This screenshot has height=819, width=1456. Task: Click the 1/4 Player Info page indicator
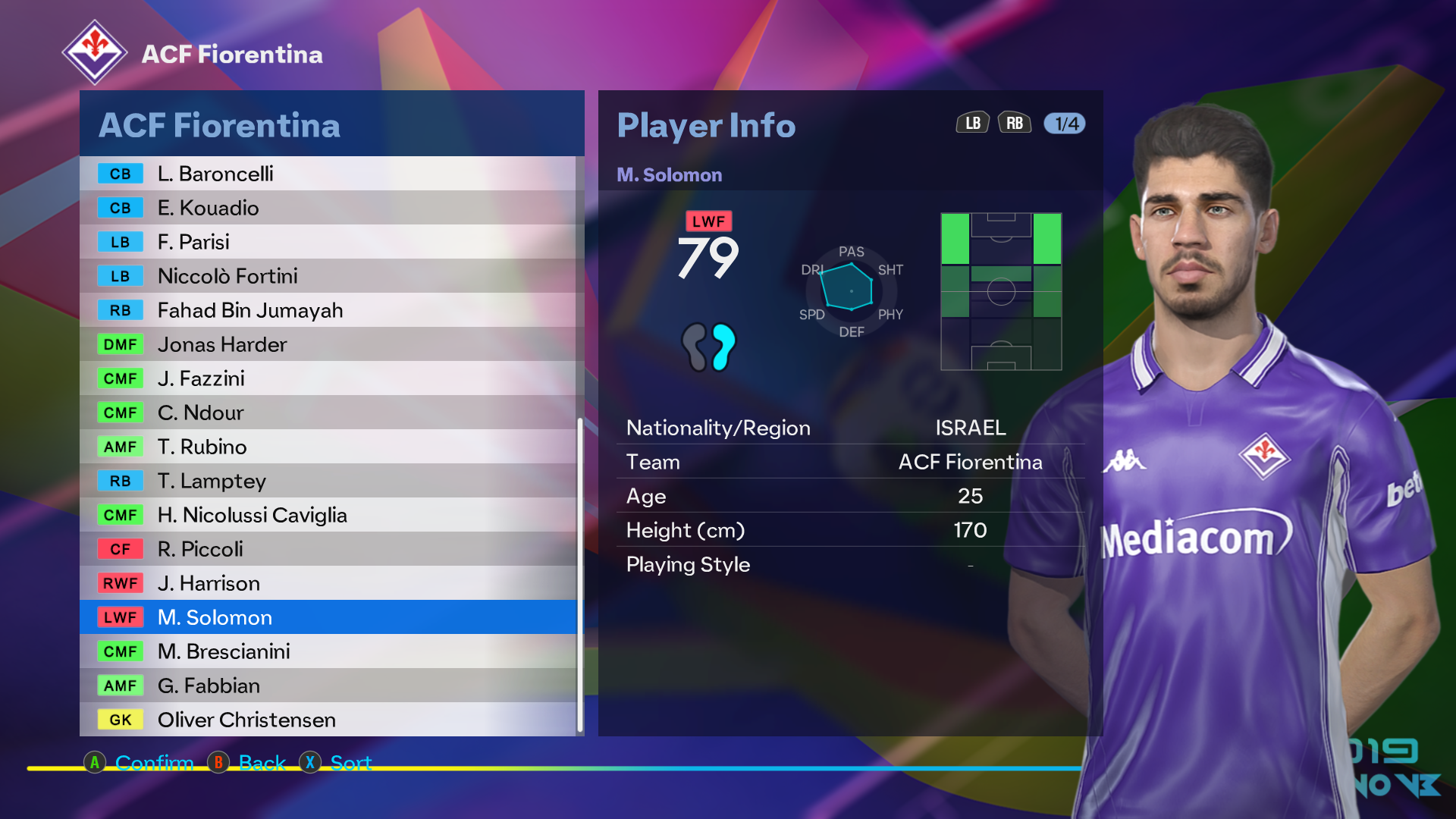pyautogui.click(x=1065, y=124)
